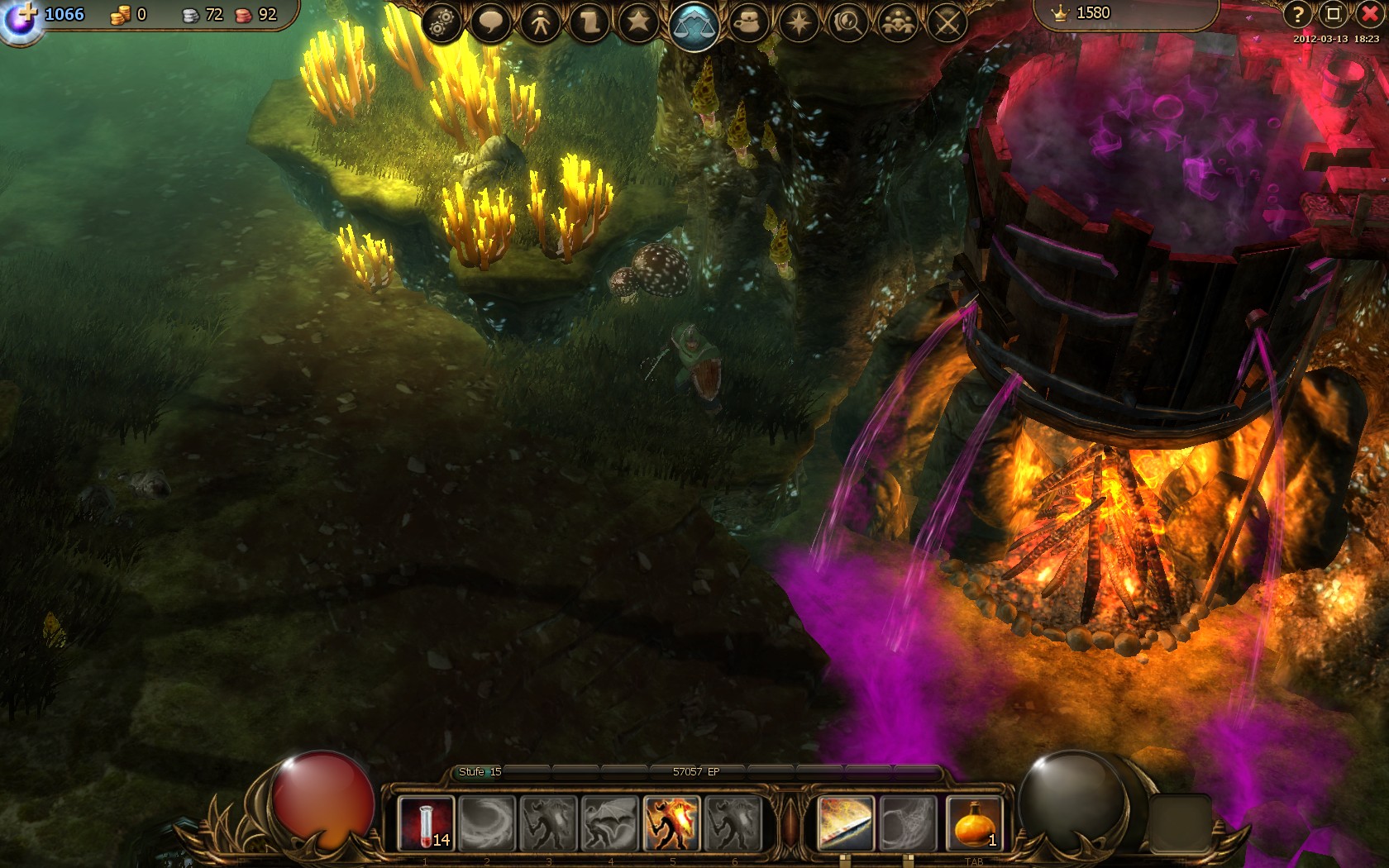Open the inventory bag icon
Viewport: 1389px width, 868px height.
(x=748, y=22)
